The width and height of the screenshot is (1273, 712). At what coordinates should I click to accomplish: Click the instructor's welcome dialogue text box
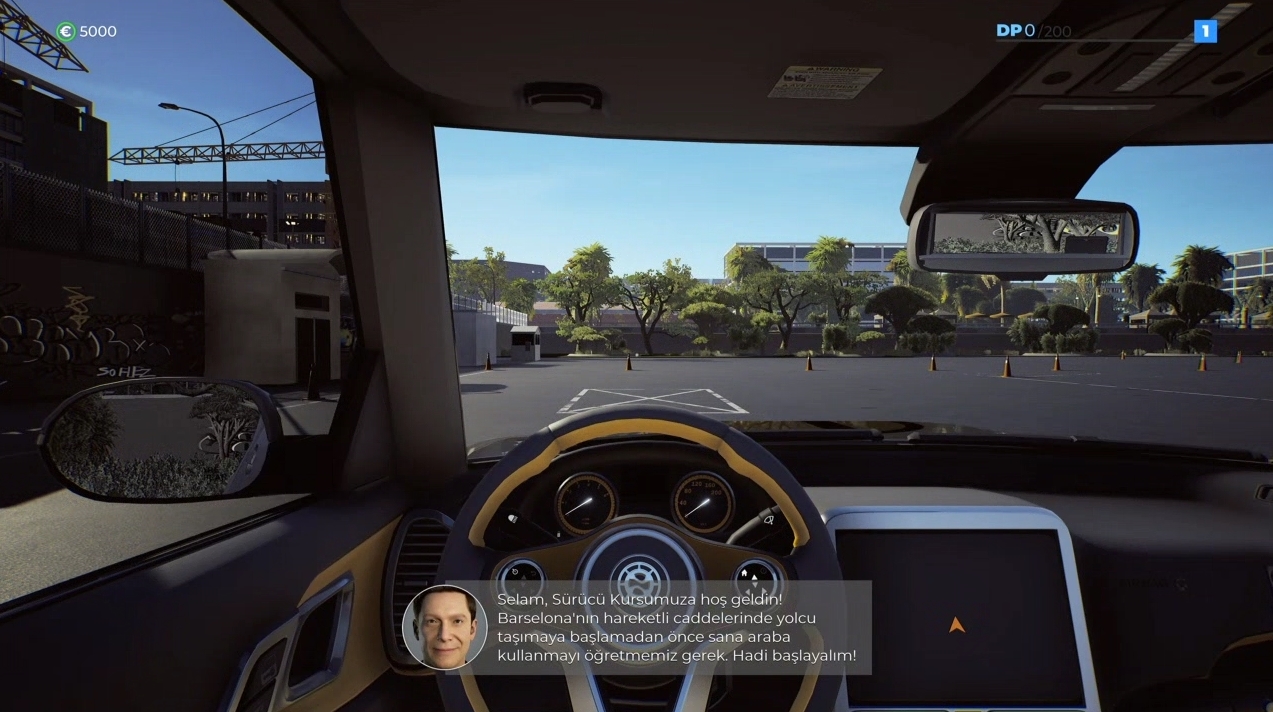(x=676, y=628)
